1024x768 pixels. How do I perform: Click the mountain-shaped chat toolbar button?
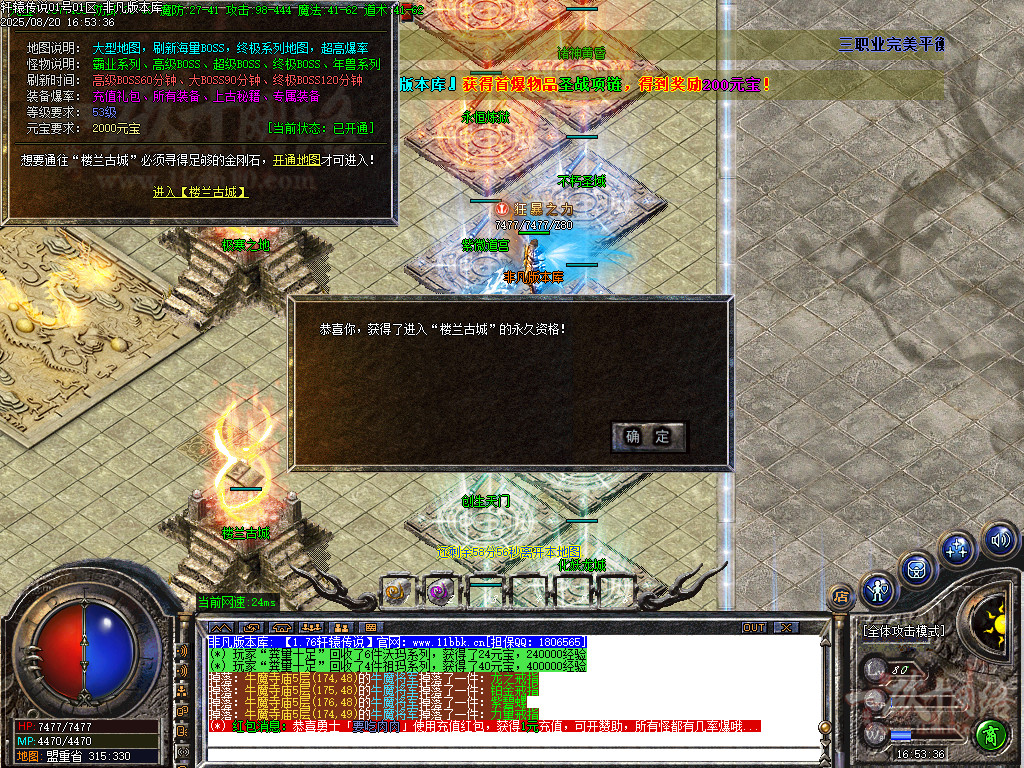[x=219, y=627]
